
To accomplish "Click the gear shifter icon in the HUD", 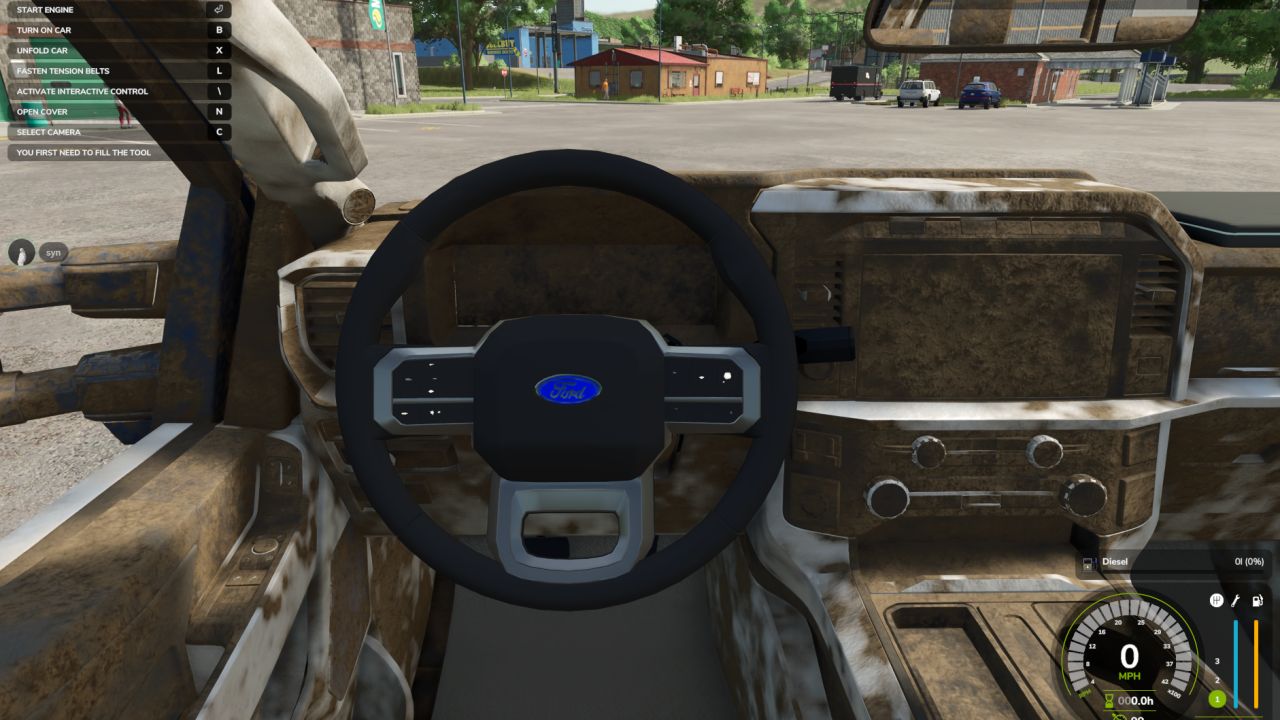I will click(x=1217, y=600).
